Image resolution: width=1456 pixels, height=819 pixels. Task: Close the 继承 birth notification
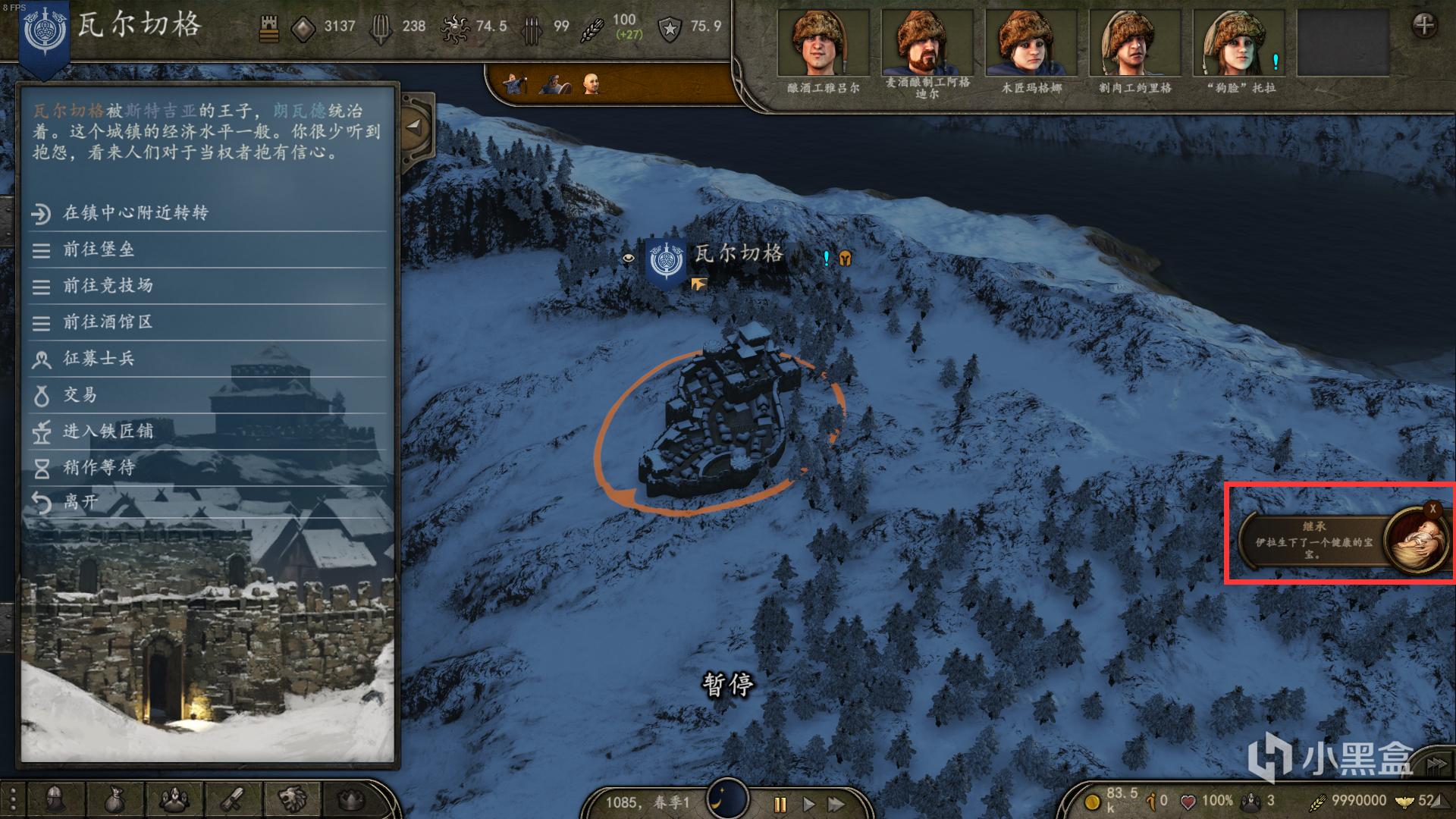tap(1432, 510)
